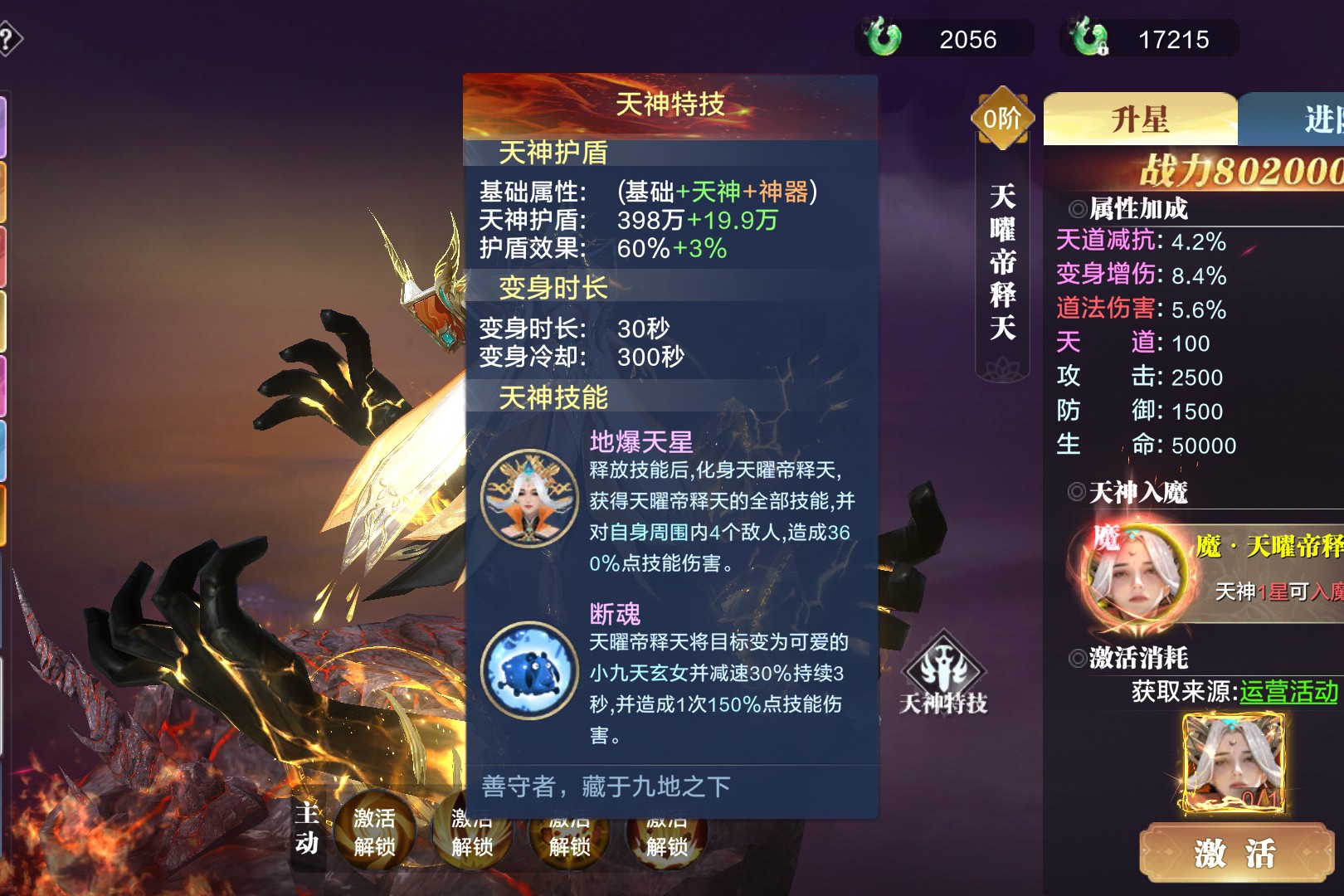Toggle the 天神特技 skill details icon

[x=943, y=673]
